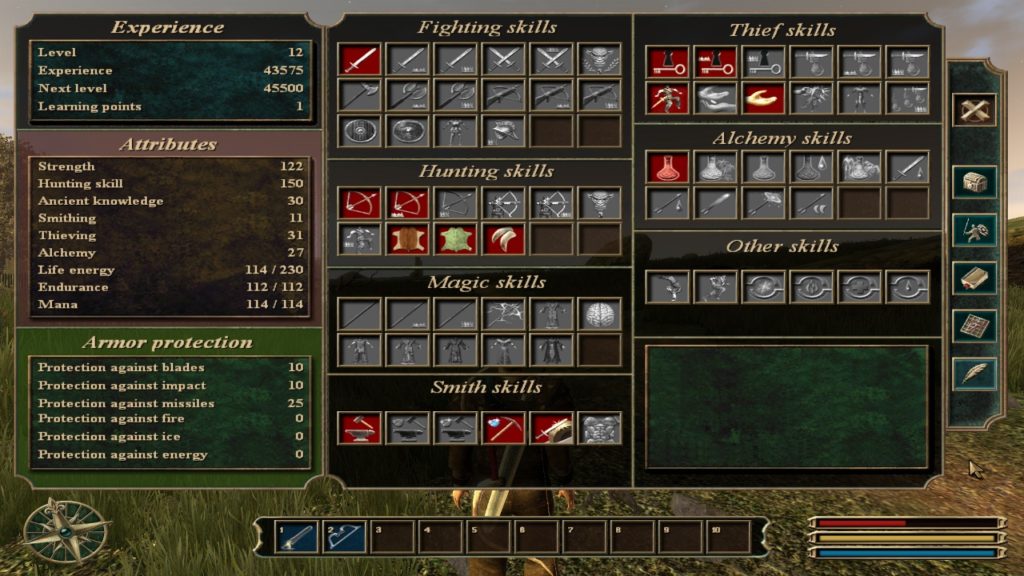Select the glowing hand thief skill
This screenshot has height=576, width=1024.
763,97
